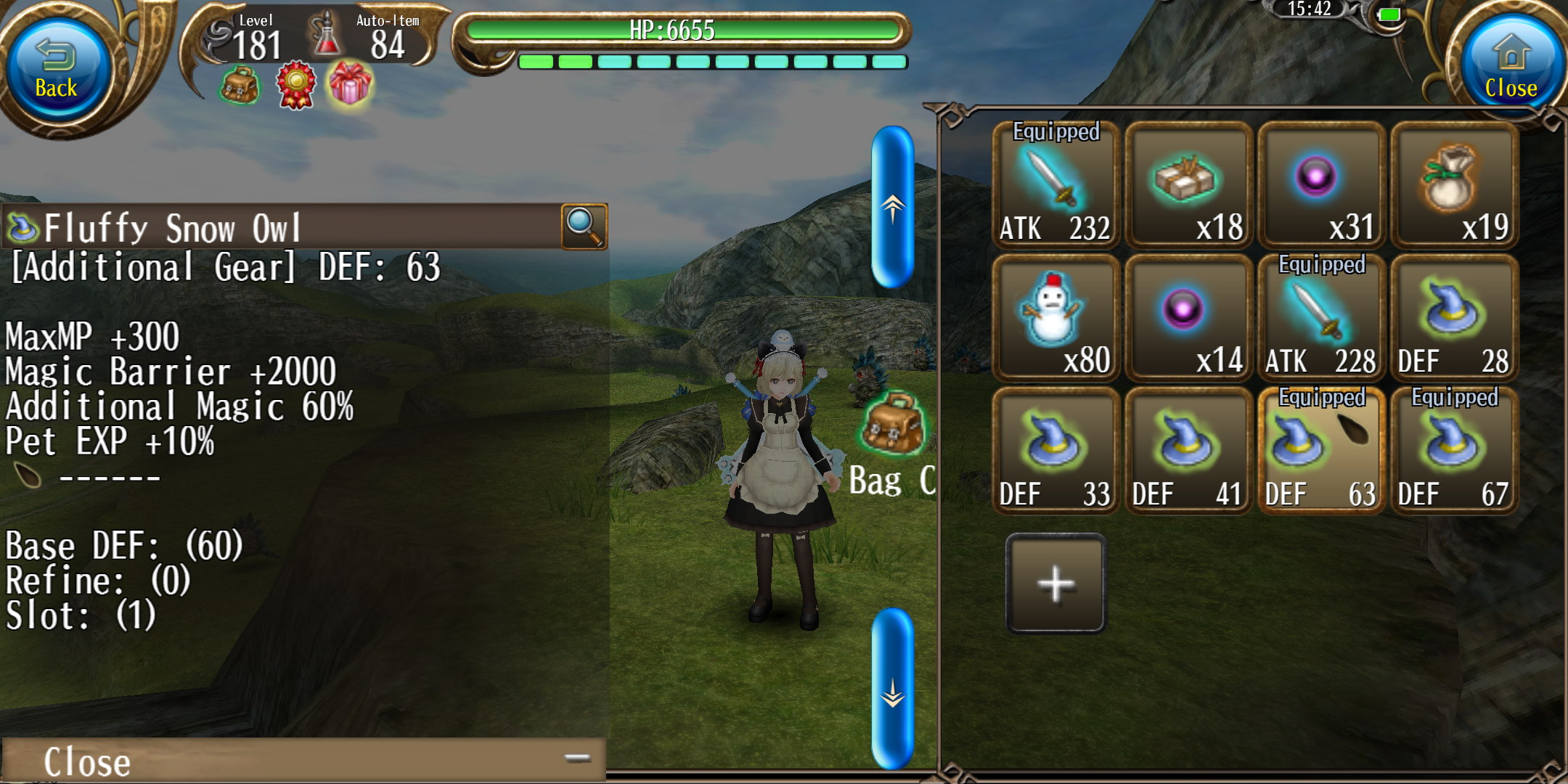The width and height of the screenshot is (1568, 784).
Task: Select the equipped ATK 228 sword slot
Action: click(x=1320, y=319)
